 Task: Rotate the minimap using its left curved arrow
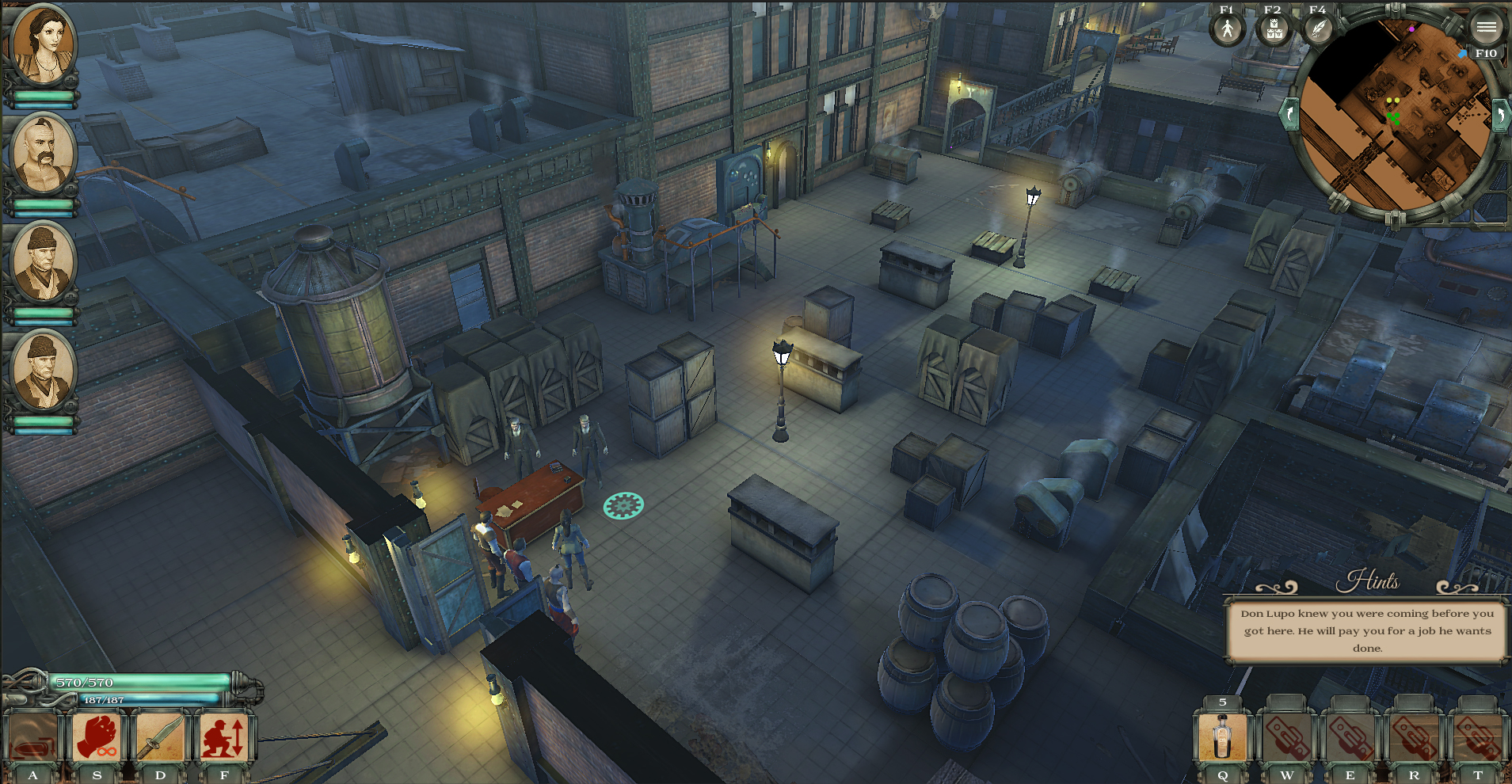pos(1289,115)
